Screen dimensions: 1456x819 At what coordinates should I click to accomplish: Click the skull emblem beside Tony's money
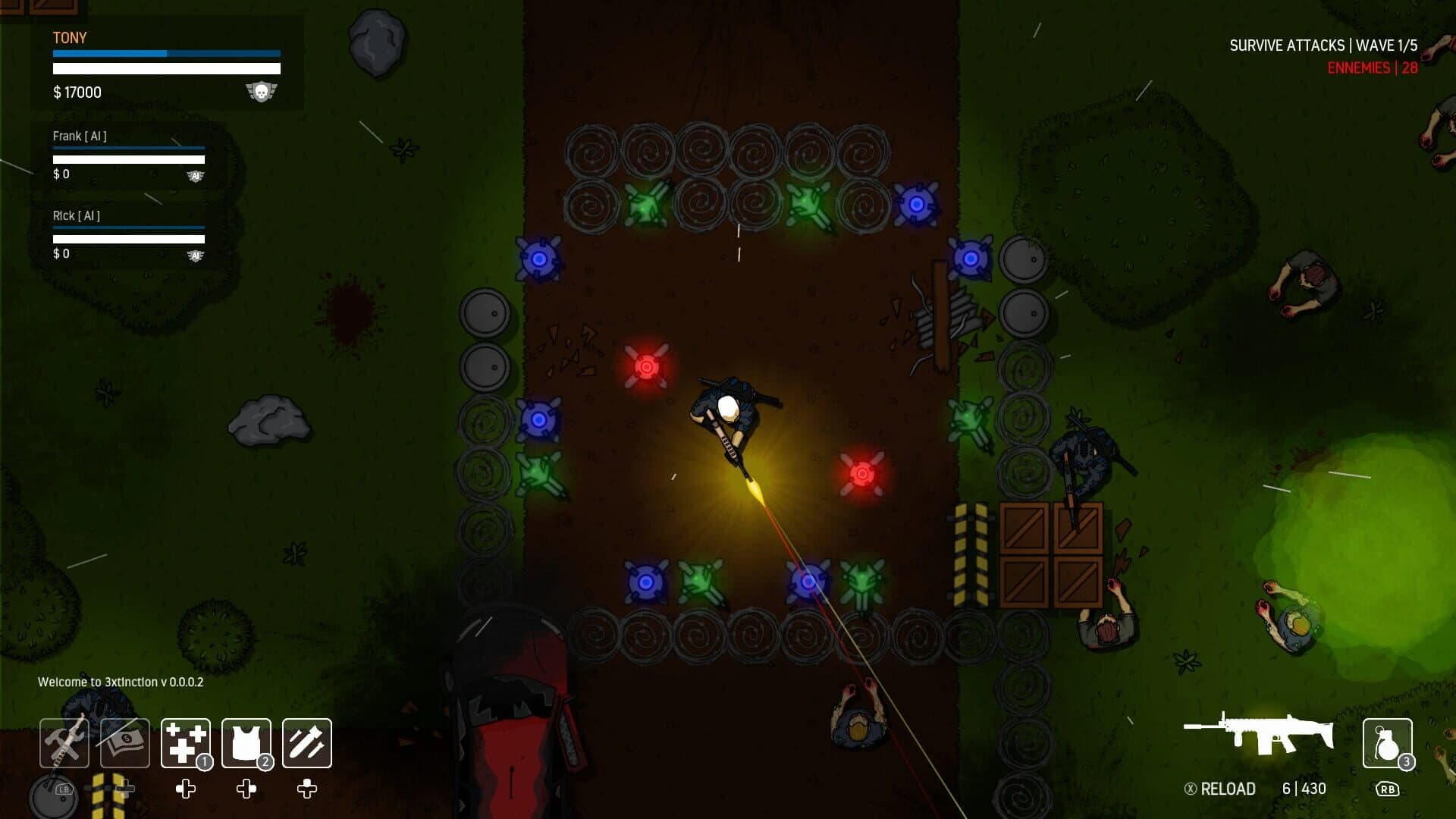[263, 91]
